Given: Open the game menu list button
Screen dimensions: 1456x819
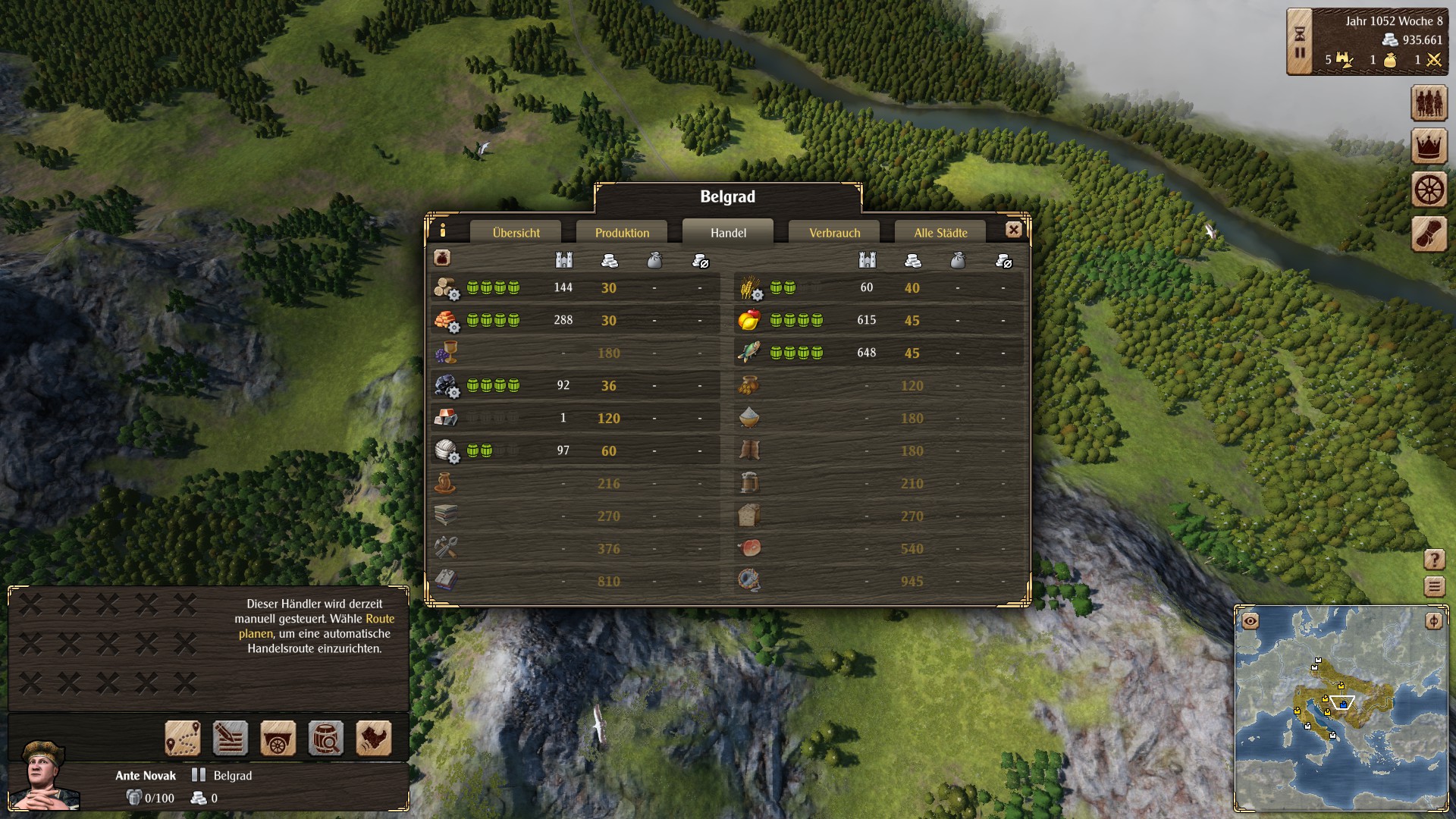Looking at the screenshot, I should click(x=1434, y=586).
